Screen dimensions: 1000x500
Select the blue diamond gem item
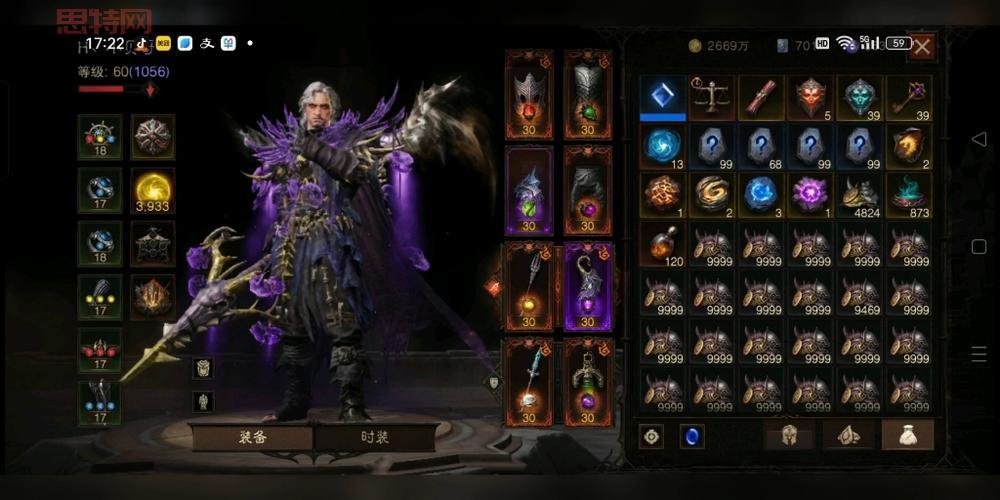[x=663, y=97]
